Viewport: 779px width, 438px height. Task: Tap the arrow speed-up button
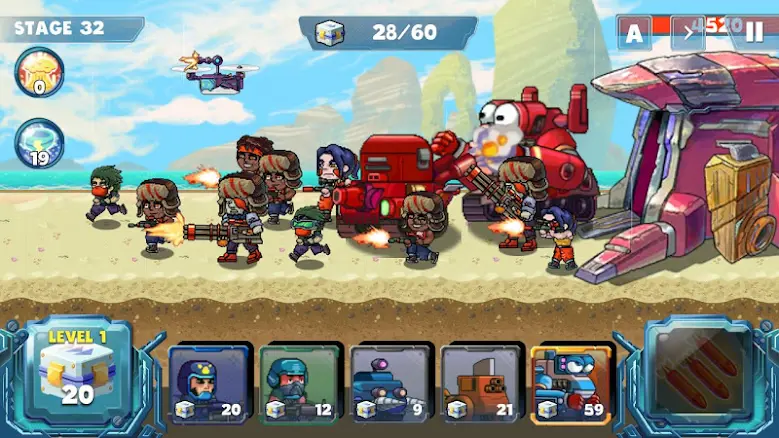pos(688,33)
